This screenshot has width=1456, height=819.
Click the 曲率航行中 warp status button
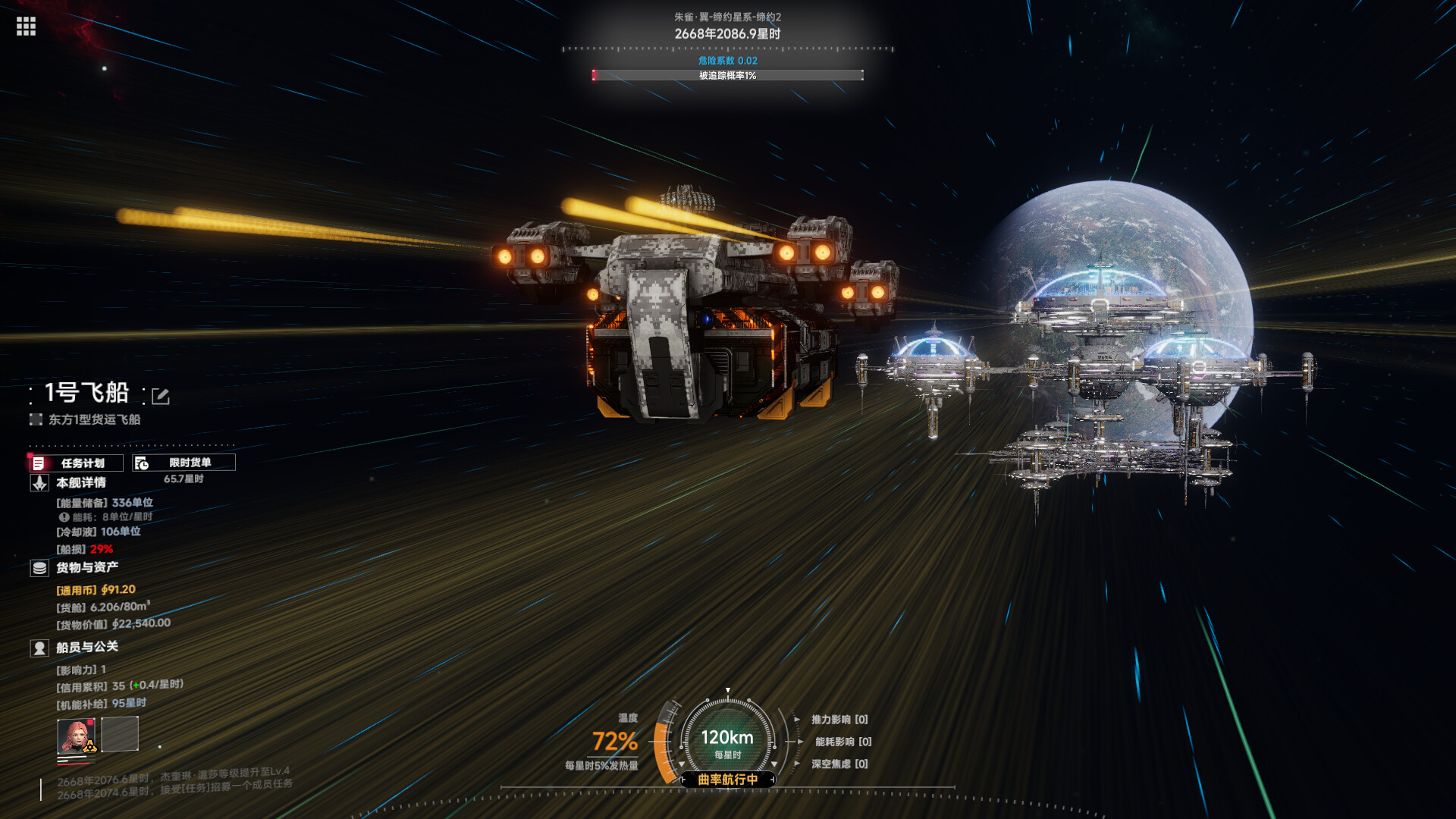727,780
